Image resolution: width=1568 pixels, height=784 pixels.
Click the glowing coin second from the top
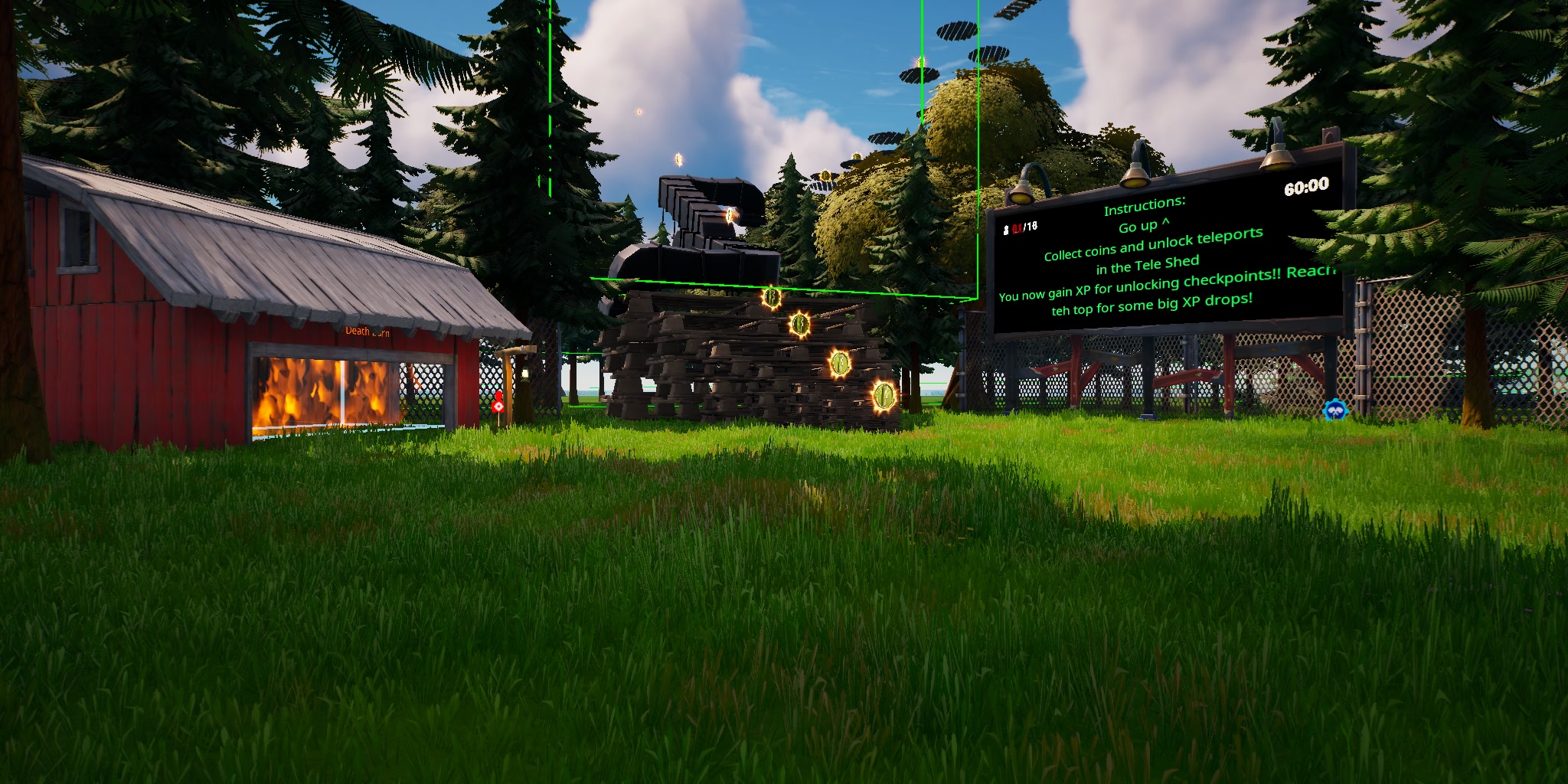[799, 325]
